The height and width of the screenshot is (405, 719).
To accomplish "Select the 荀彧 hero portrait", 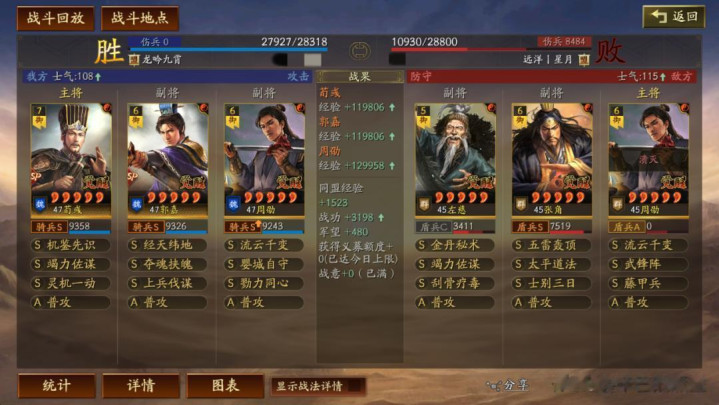I will [x=70, y=160].
